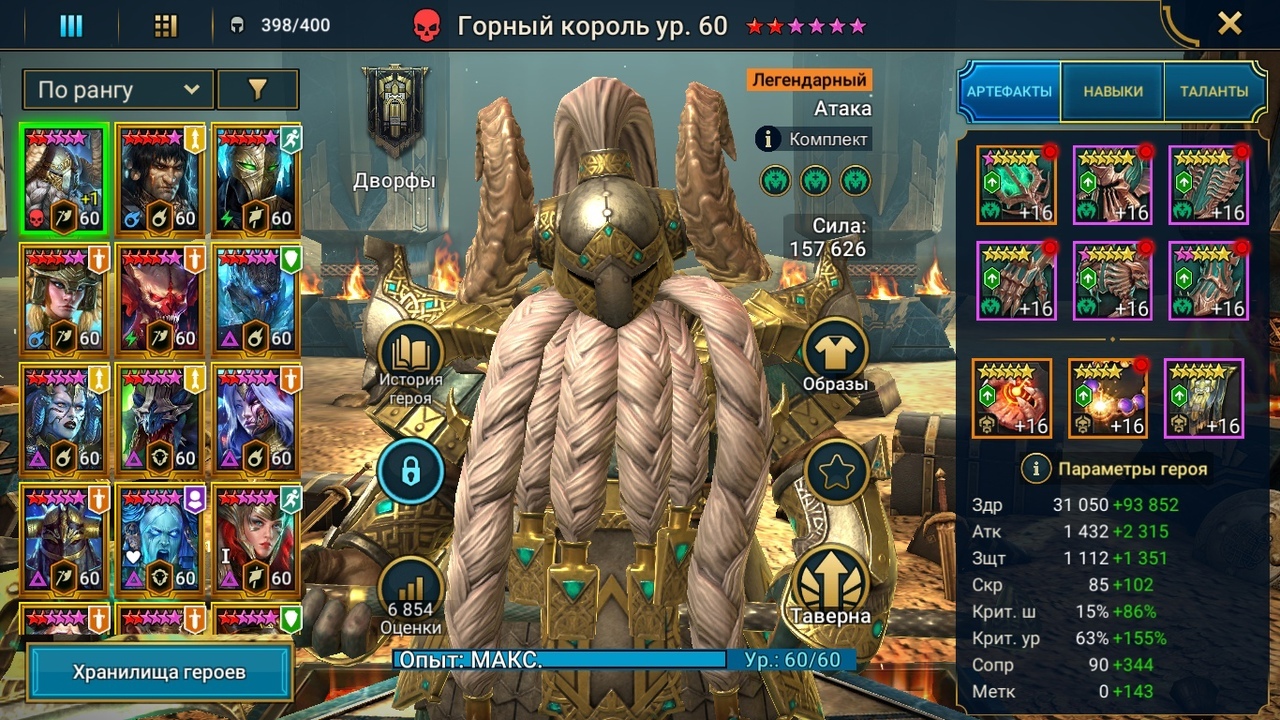Open the Дворфы faction banner
Viewport: 1280px width, 720px height.
394,111
